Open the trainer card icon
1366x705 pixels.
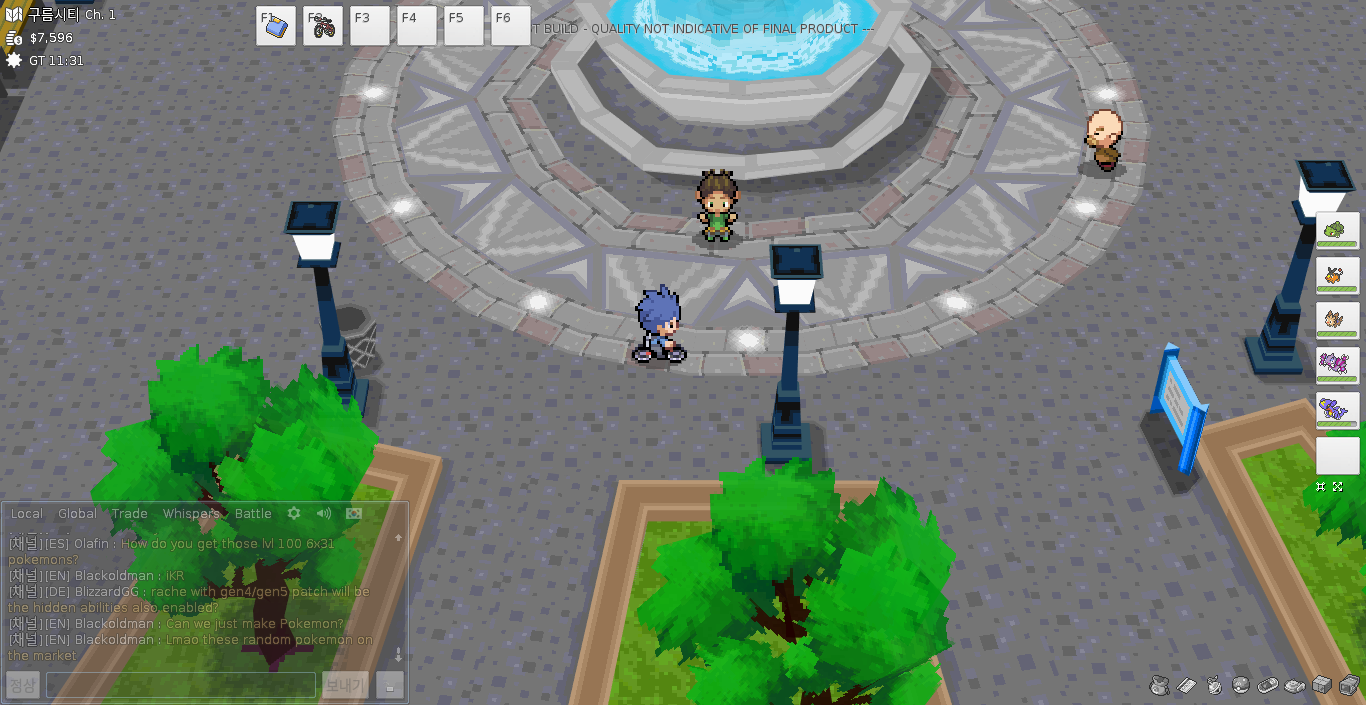1187,685
